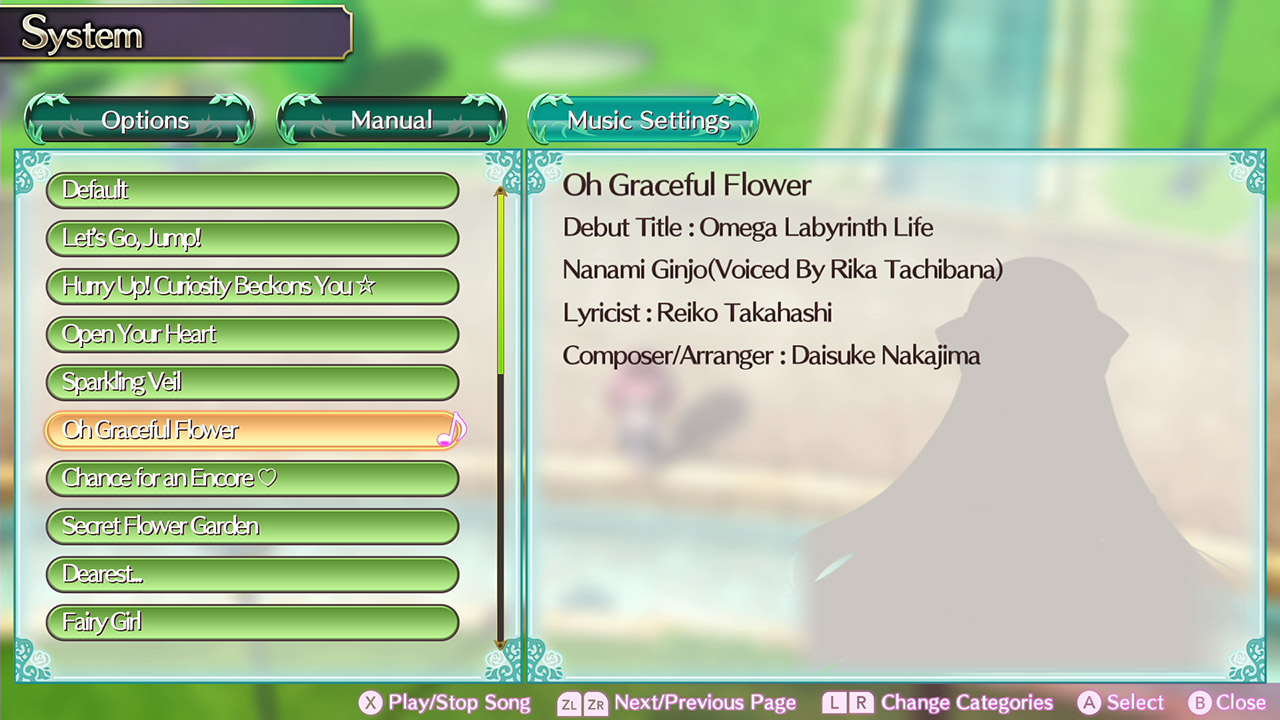The width and height of the screenshot is (1280, 720).
Task: Select the Music Settings tab
Action: coord(643,119)
